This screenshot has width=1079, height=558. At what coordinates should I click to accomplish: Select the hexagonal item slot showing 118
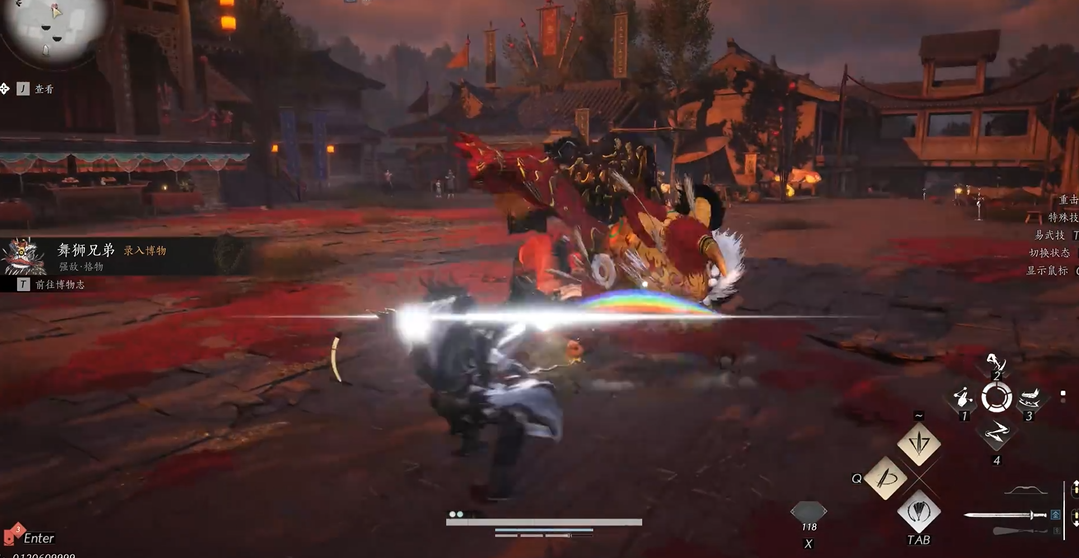point(808,512)
